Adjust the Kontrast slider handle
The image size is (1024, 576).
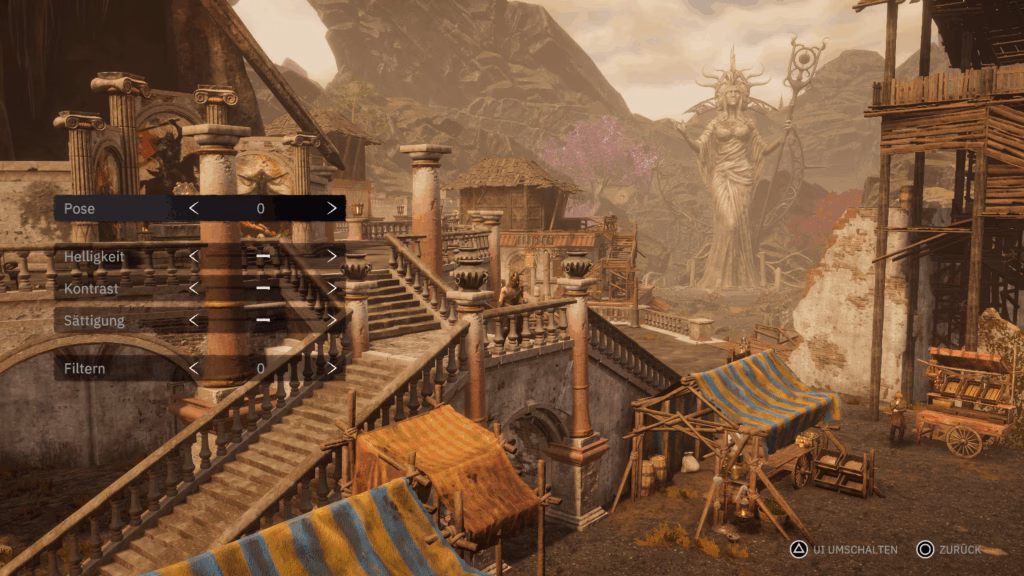[x=262, y=289]
